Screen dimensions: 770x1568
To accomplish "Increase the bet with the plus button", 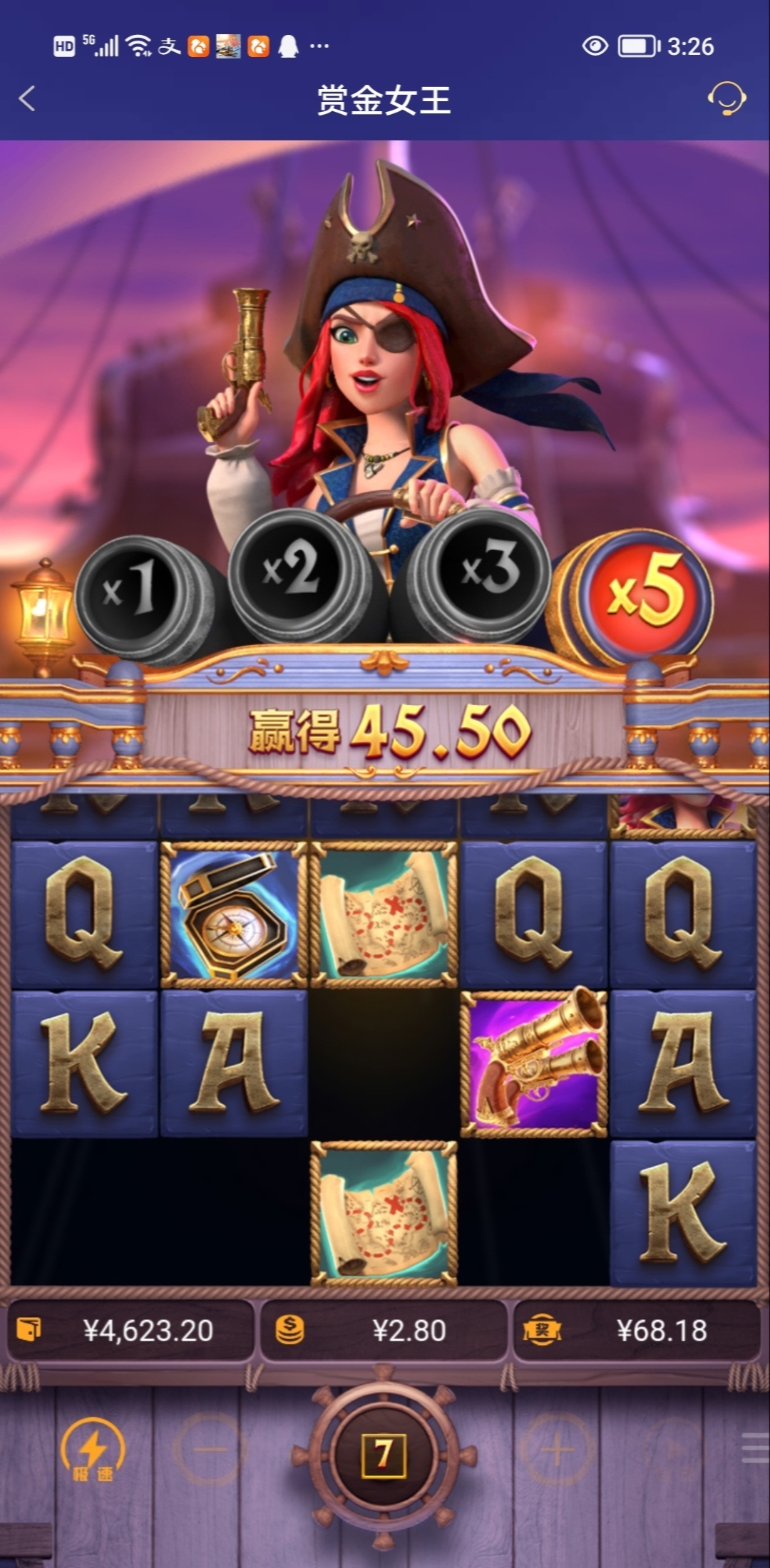I will (557, 1450).
